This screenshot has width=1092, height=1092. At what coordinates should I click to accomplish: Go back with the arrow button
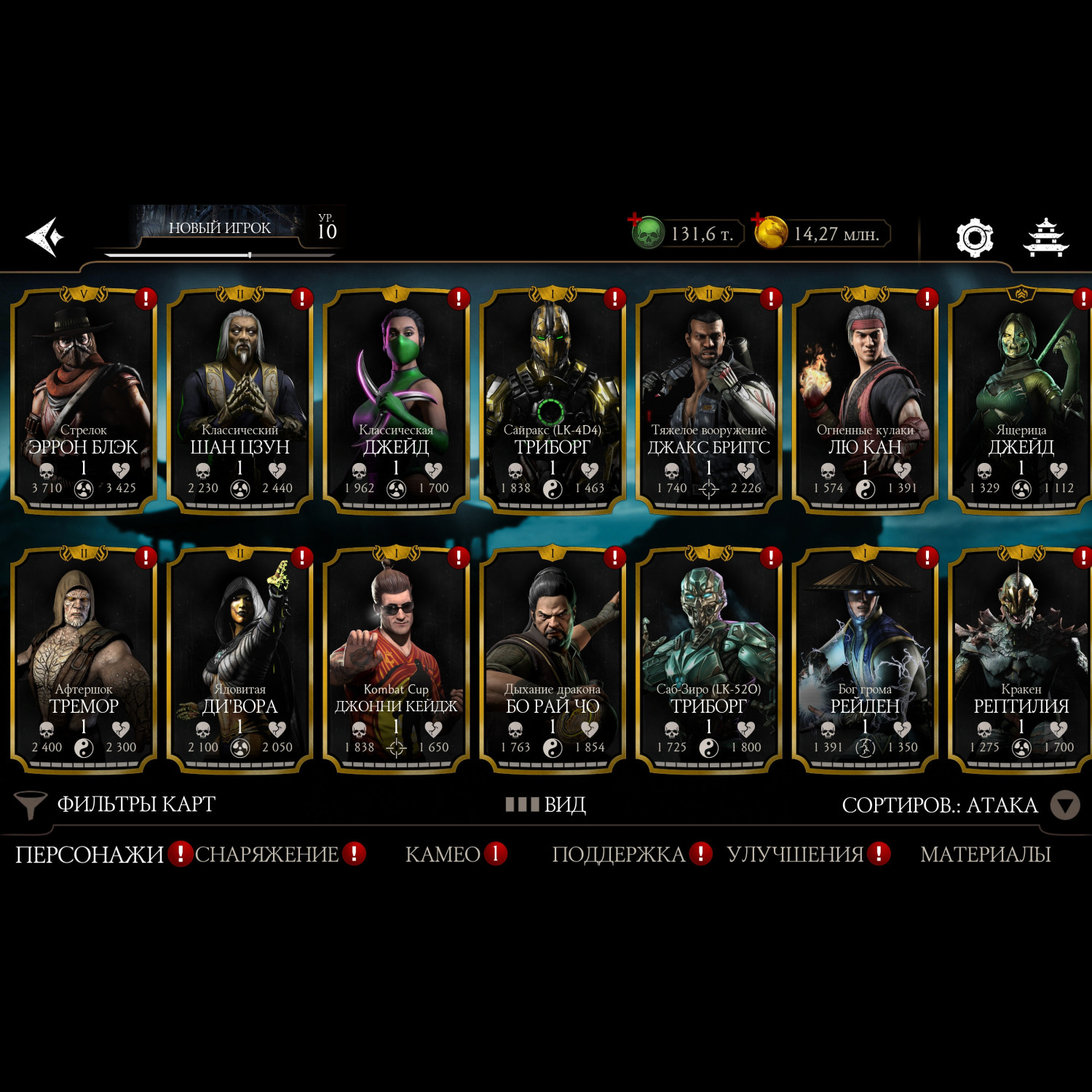pyautogui.click(x=45, y=237)
